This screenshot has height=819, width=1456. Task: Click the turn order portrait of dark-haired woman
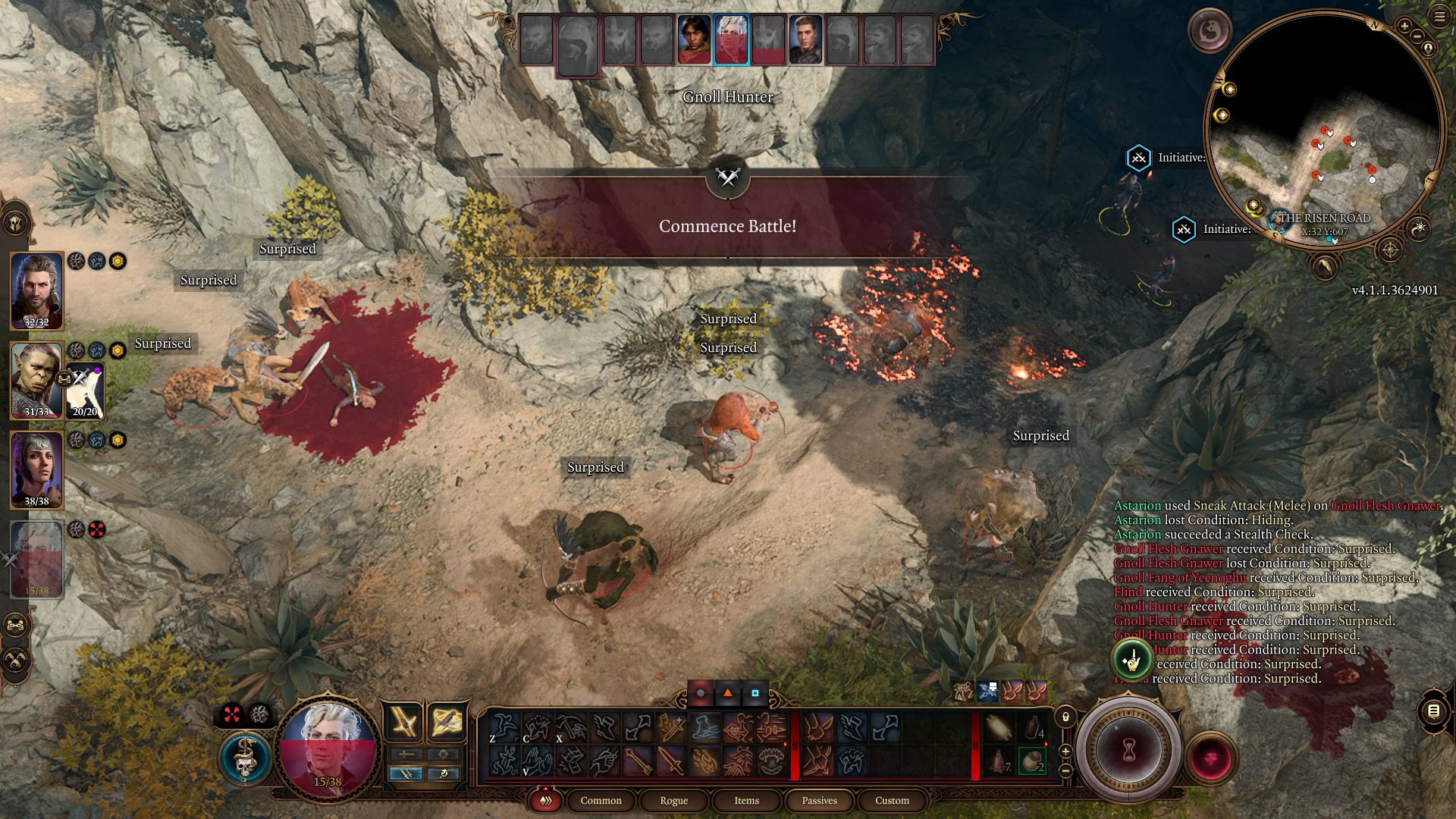(693, 40)
